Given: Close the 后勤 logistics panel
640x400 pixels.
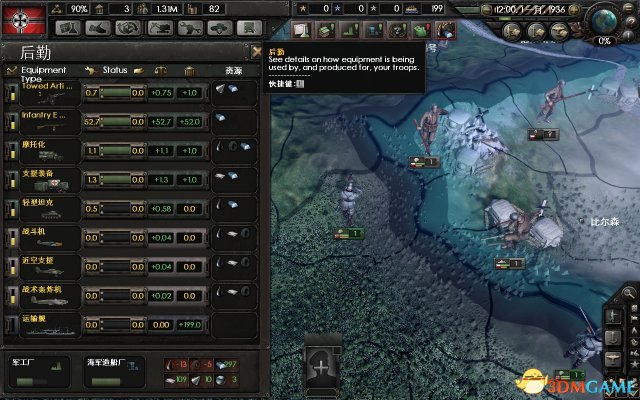Looking at the screenshot, I should pyautogui.click(x=257, y=51).
